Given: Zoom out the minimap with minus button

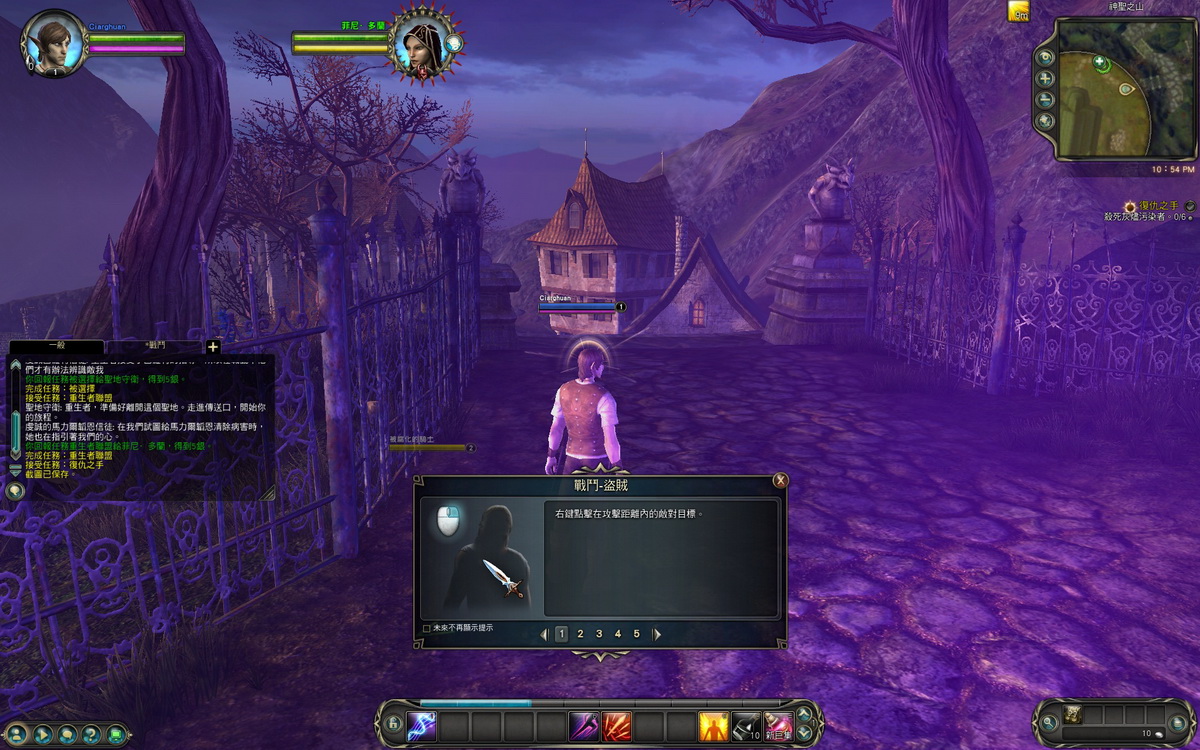Looking at the screenshot, I should coord(1046,100).
